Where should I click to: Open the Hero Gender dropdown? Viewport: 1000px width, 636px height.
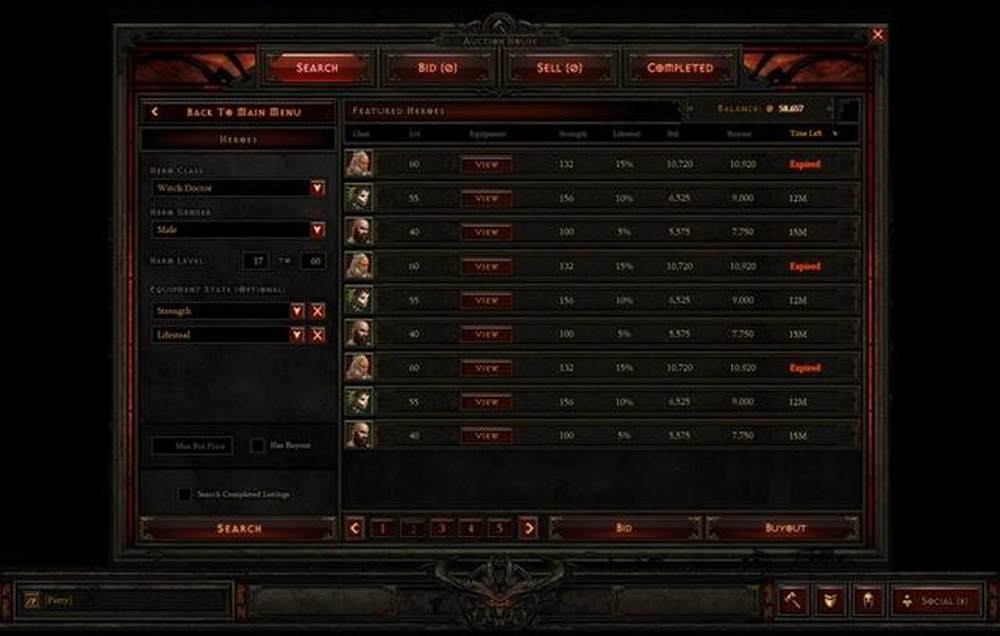coord(317,230)
